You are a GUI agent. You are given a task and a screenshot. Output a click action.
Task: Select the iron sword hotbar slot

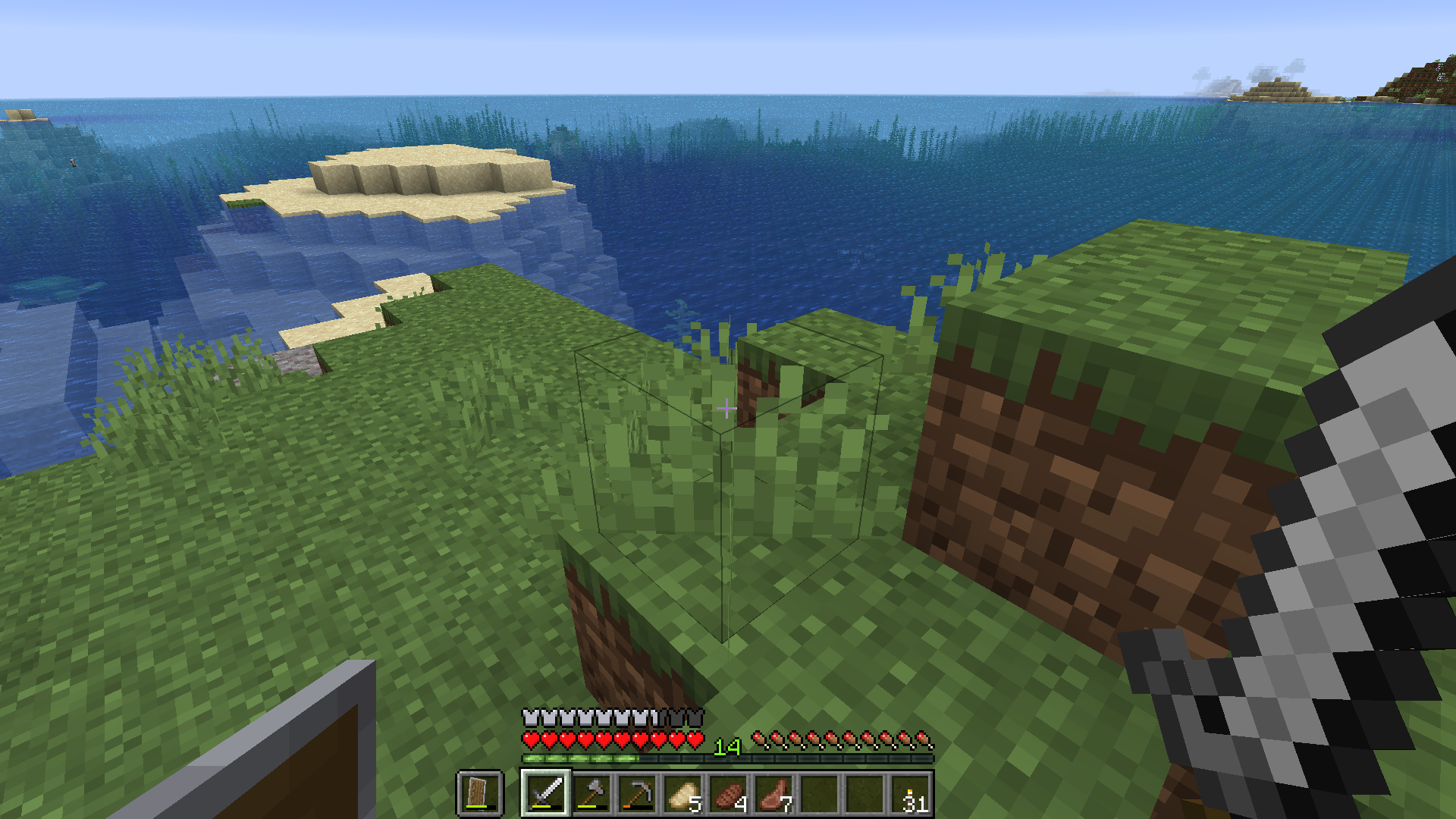point(545,793)
